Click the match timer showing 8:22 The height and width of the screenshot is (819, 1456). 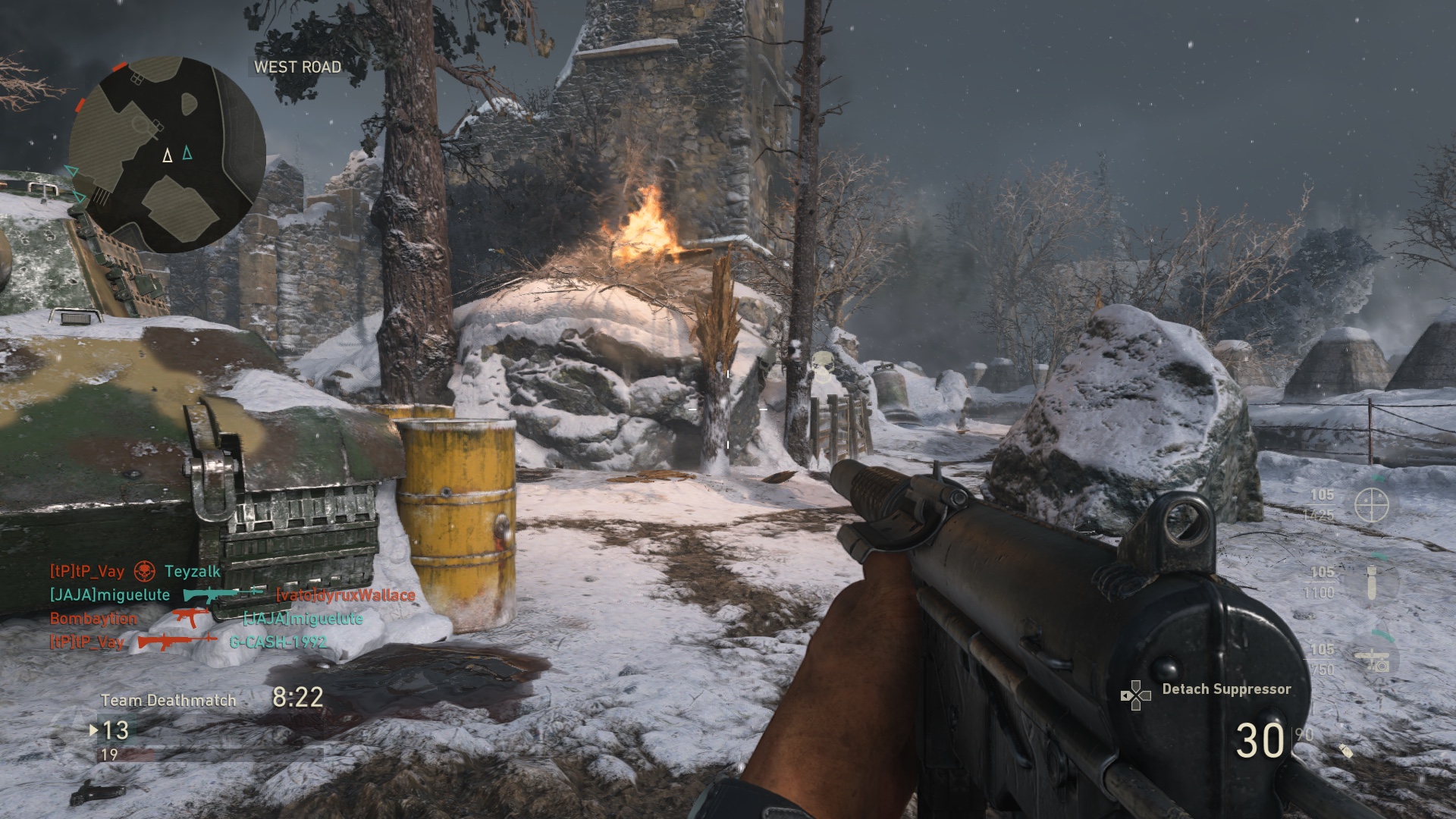(297, 698)
